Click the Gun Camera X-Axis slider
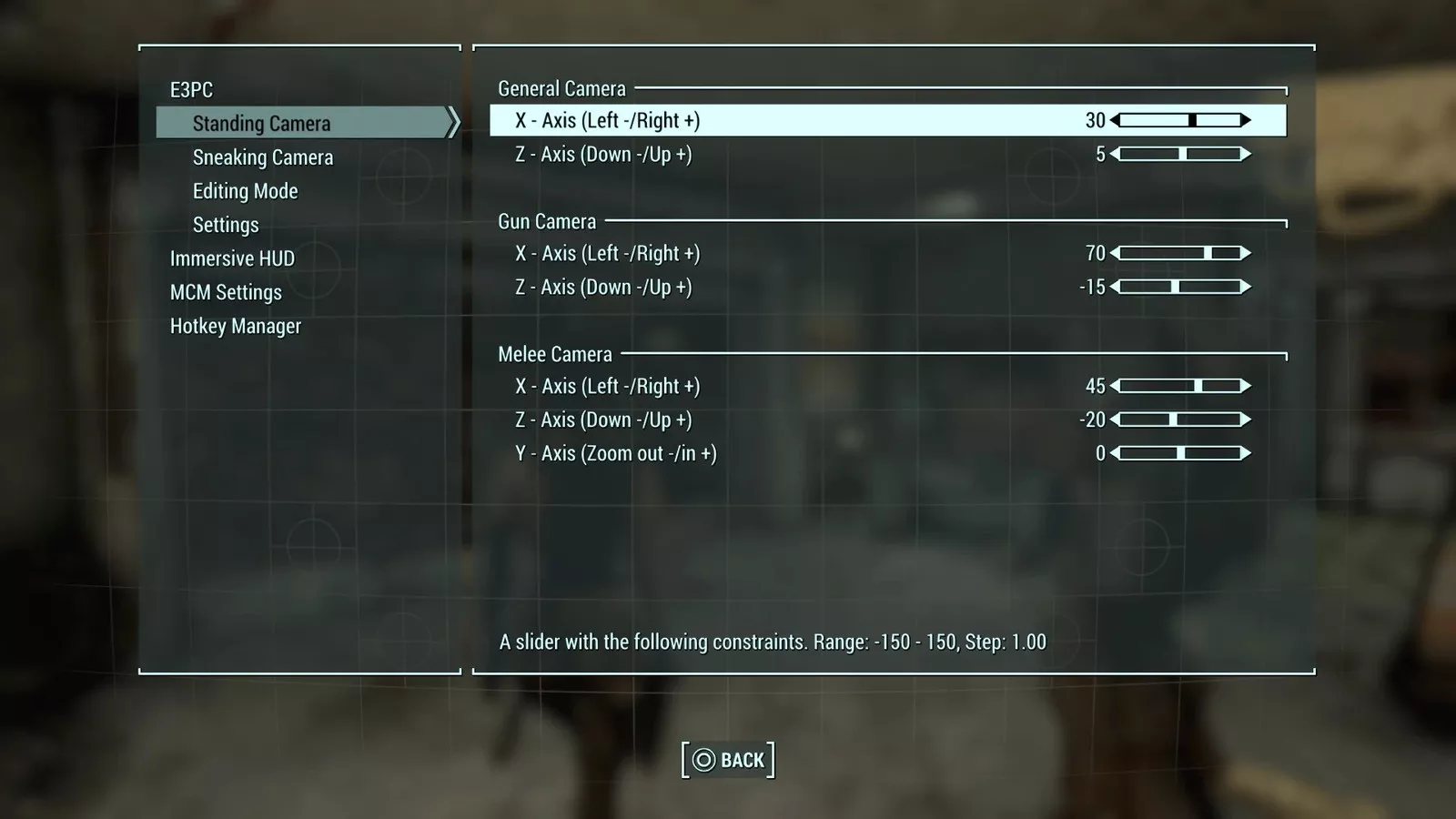1456x819 pixels. [1180, 253]
